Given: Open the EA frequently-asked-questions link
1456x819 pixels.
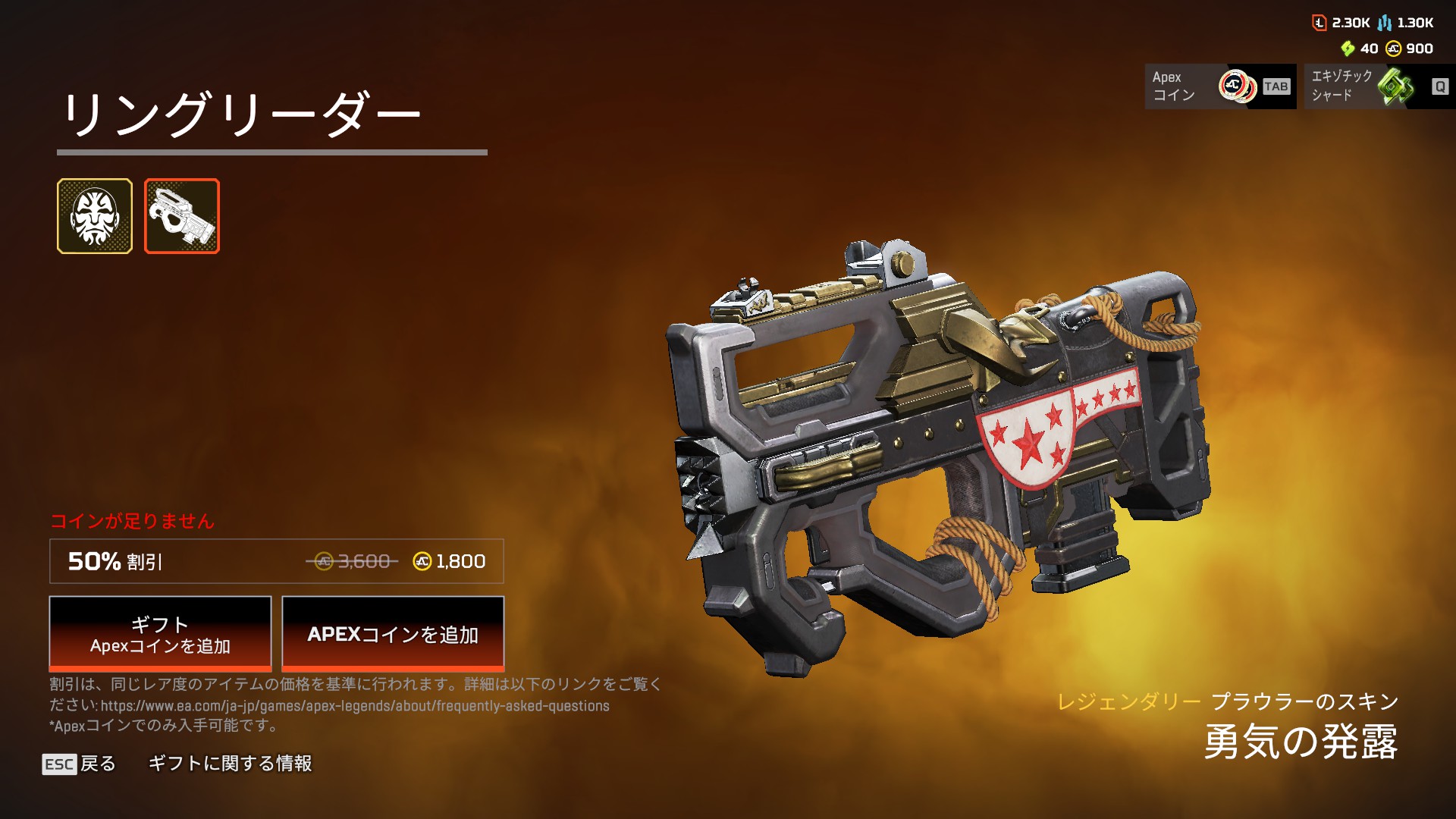Looking at the screenshot, I should (355, 706).
